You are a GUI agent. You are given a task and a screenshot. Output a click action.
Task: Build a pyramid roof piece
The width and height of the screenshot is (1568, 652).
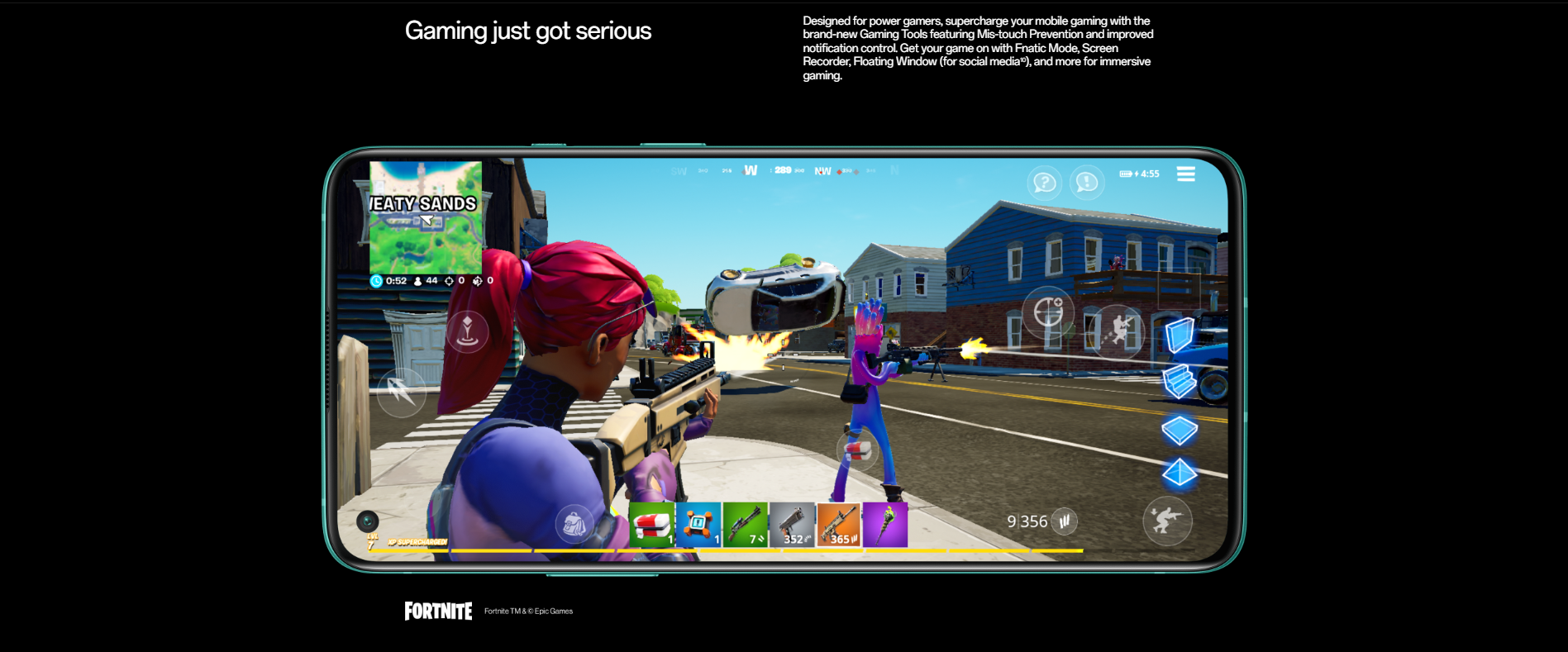click(1180, 474)
